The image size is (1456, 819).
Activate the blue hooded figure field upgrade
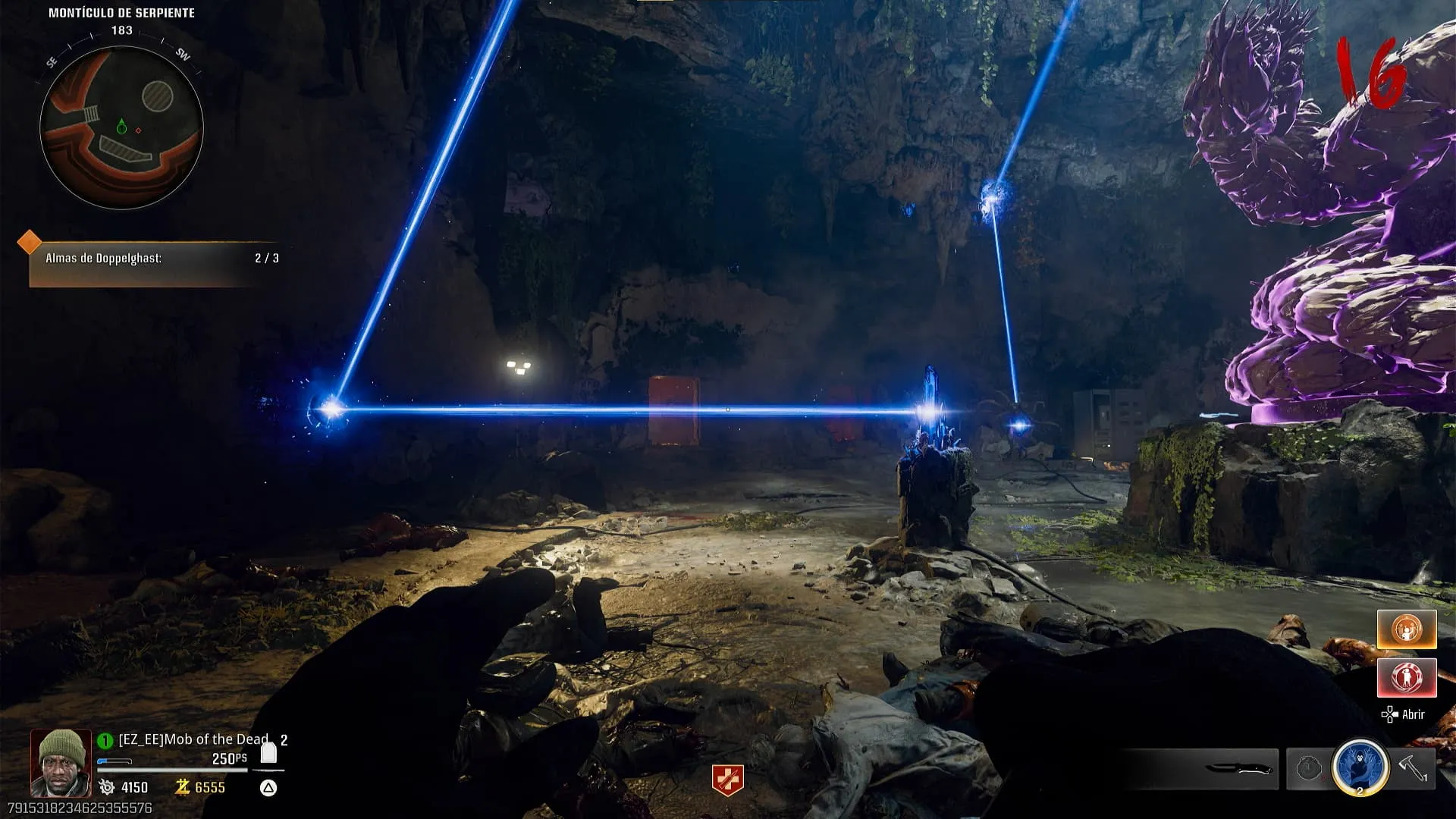click(1360, 767)
